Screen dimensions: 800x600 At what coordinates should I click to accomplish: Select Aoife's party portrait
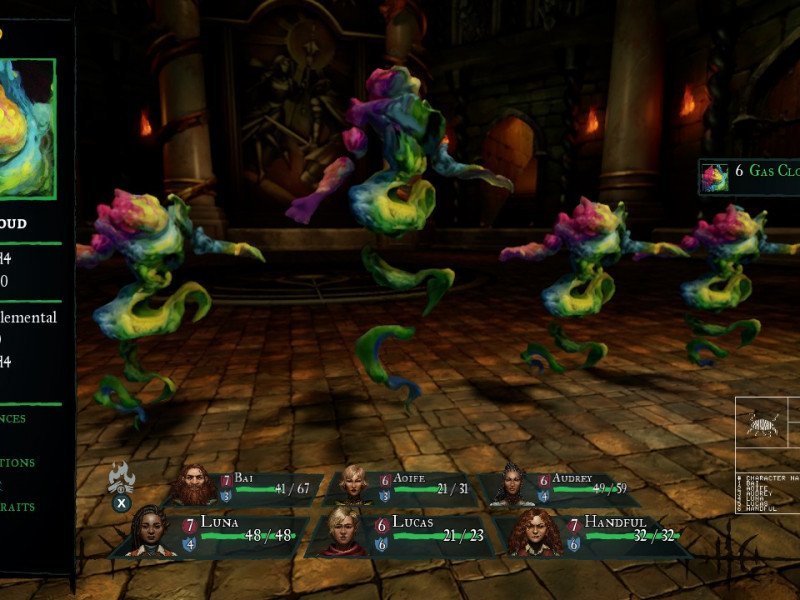point(353,486)
